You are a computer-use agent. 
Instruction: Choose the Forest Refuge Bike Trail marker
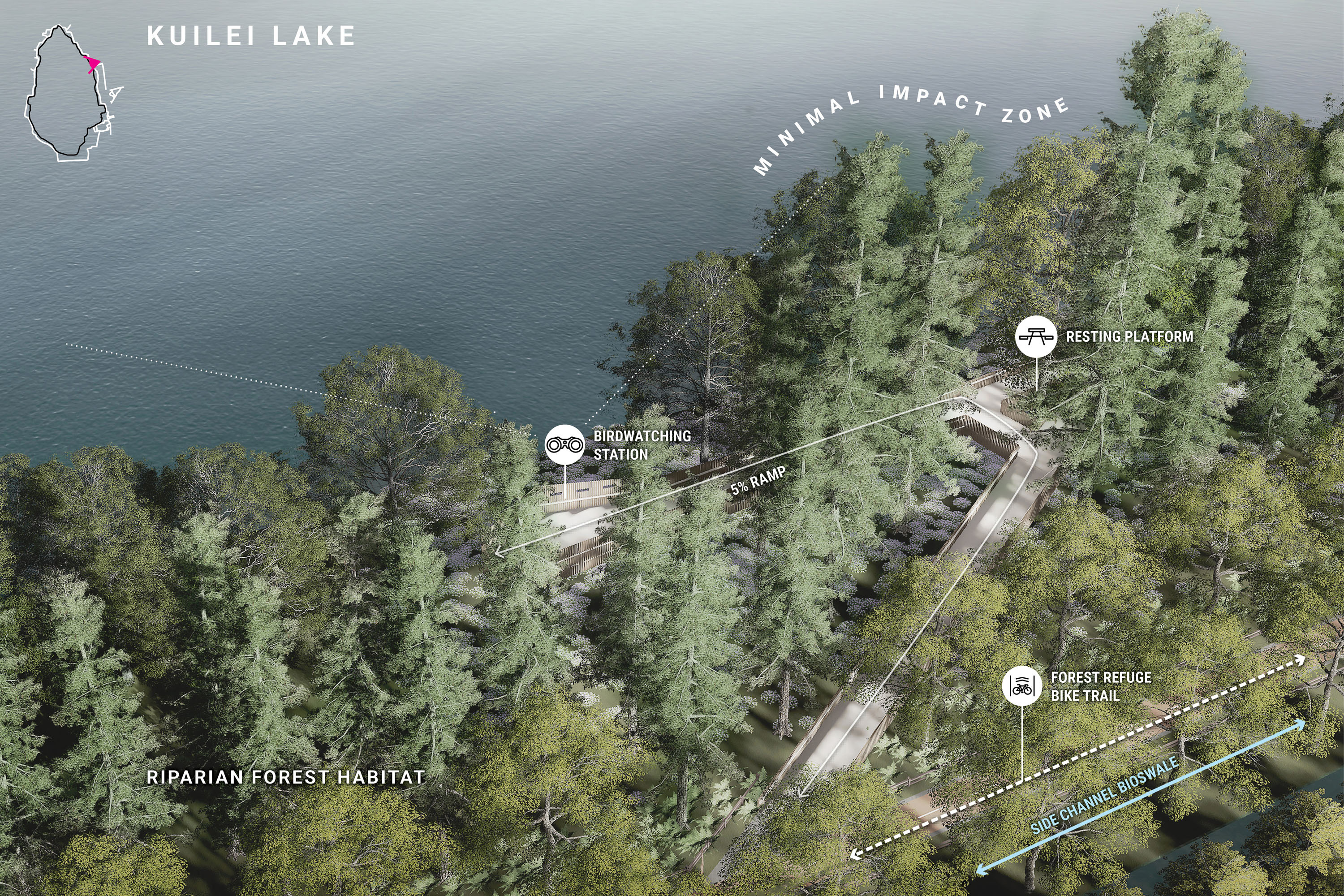[x=1022, y=686]
